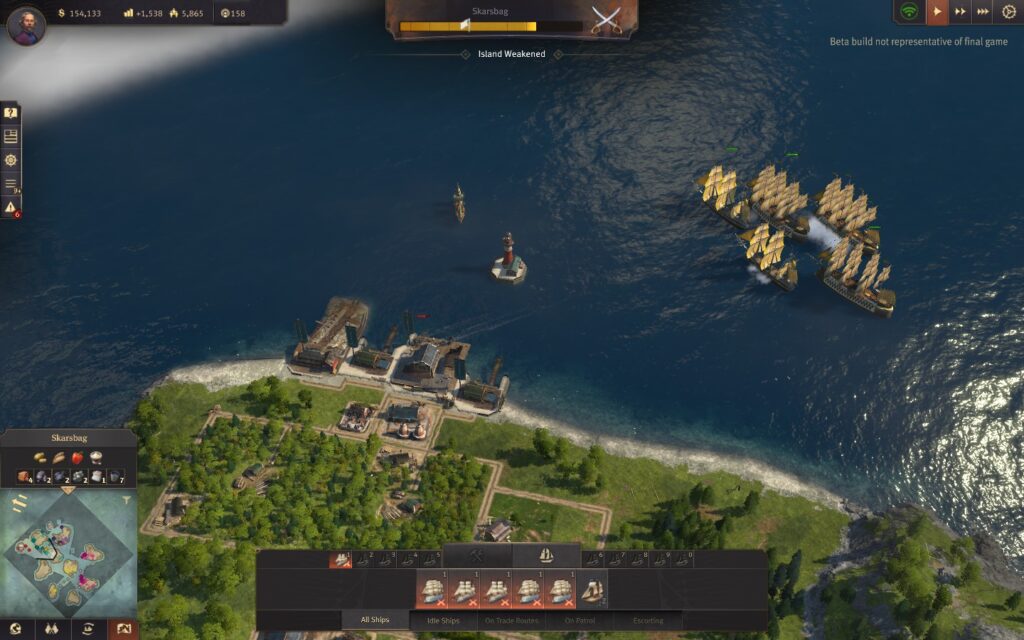Switch to the On Patrol tab
Viewport: 1024px width, 640px height.
(582, 621)
